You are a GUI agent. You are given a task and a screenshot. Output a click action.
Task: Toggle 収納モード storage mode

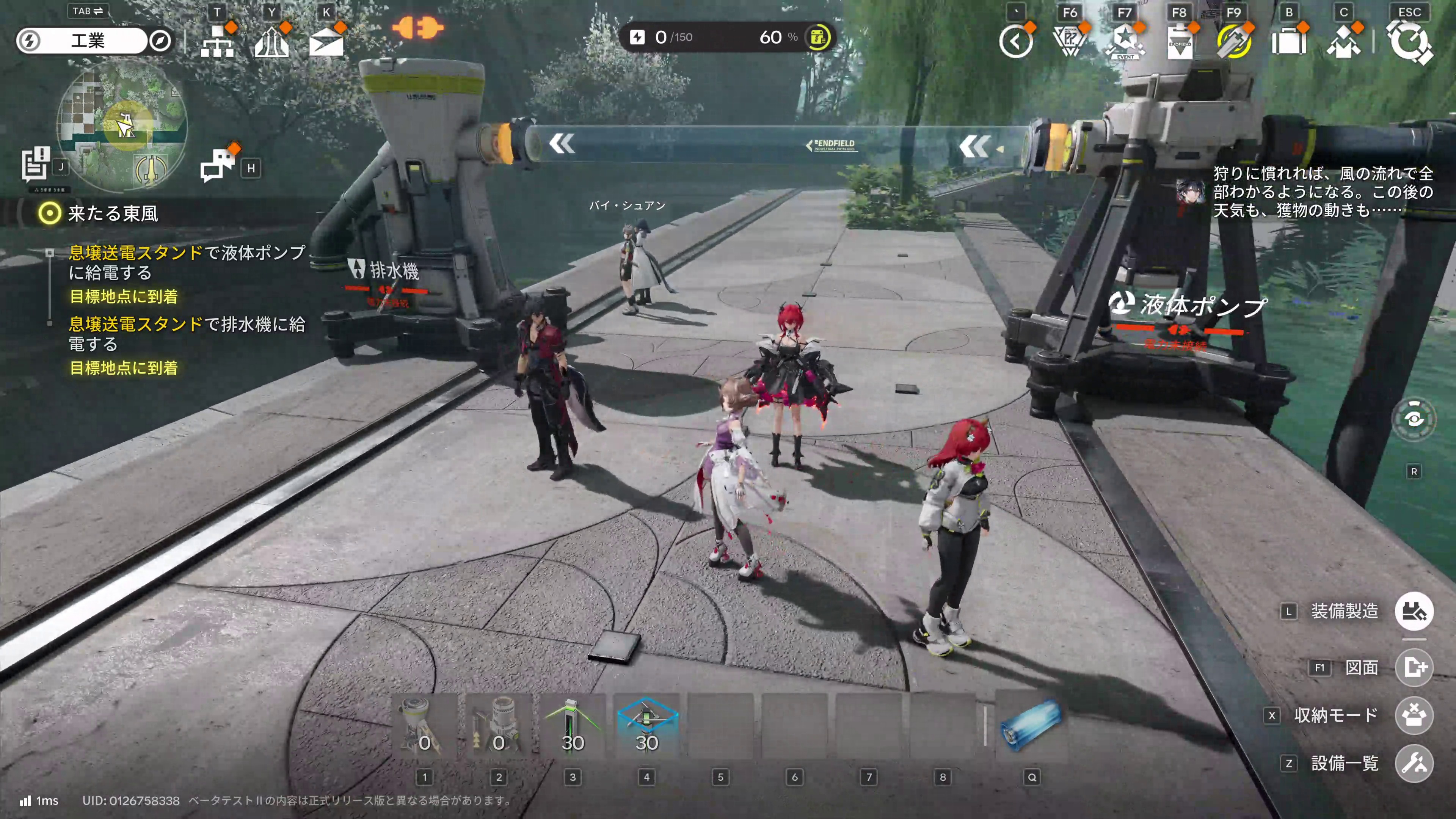pos(1414,715)
